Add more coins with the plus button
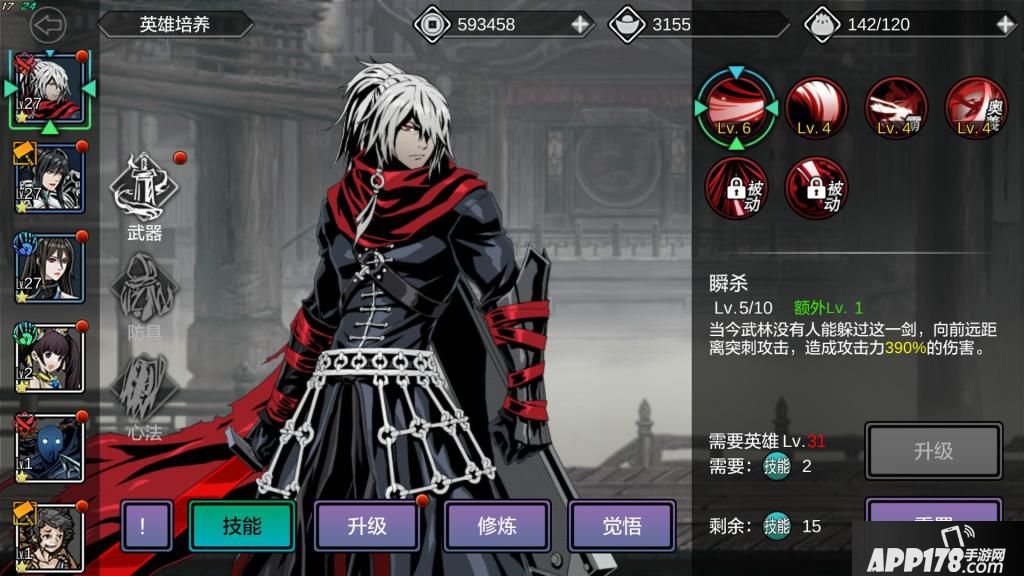Screen dimensions: 1024x576 pos(580,24)
